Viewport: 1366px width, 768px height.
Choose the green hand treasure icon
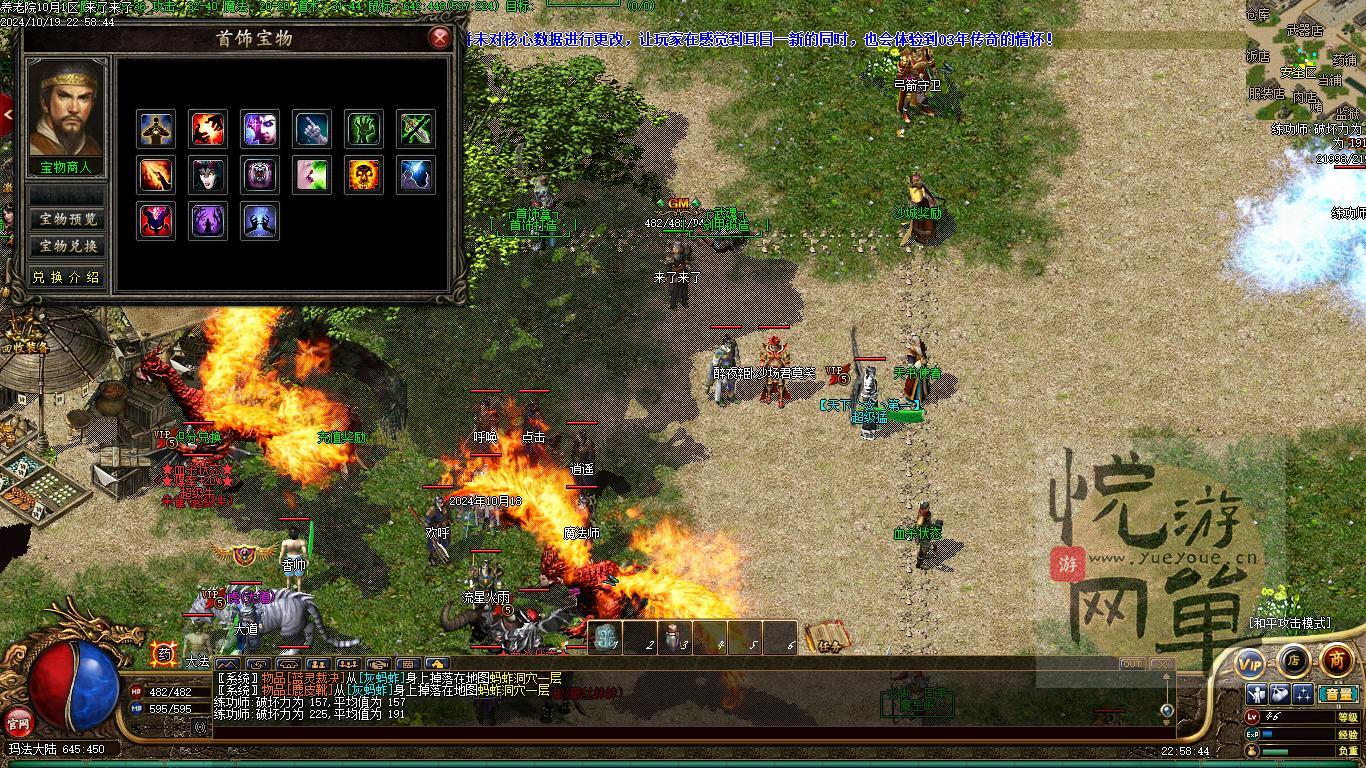364,129
